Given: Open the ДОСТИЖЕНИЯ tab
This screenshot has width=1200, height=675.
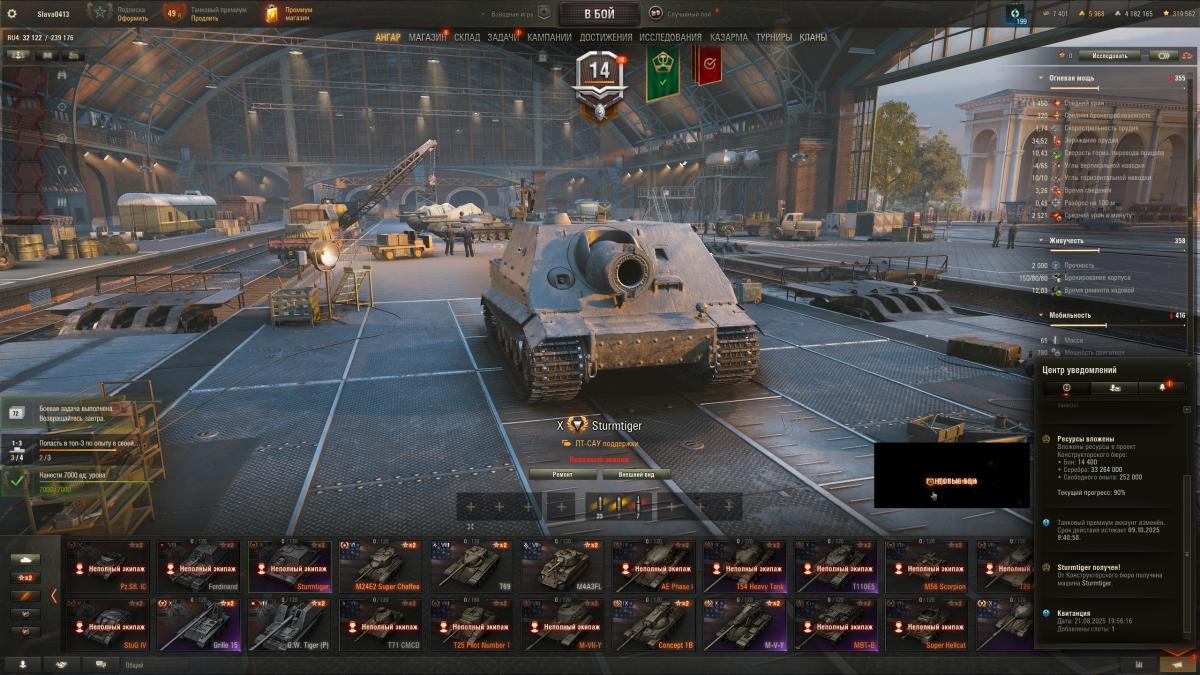Looking at the screenshot, I should click(605, 37).
